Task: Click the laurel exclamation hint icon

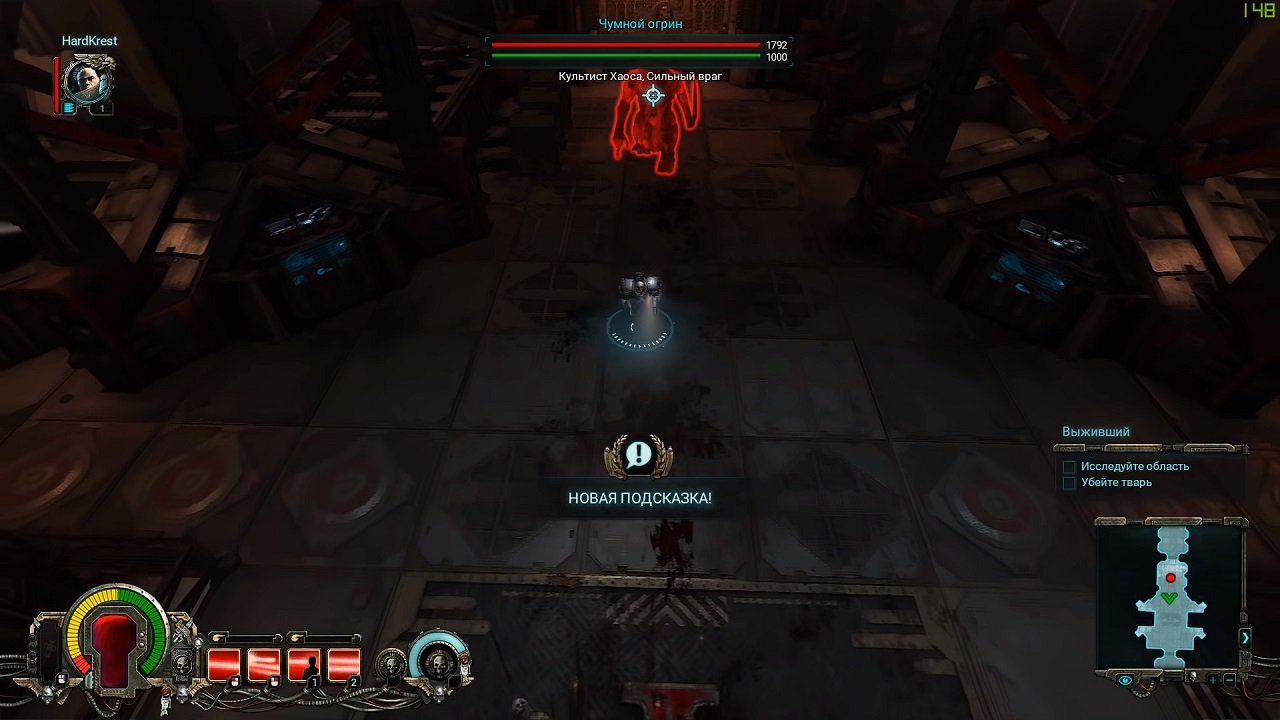Action: pyautogui.click(x=640, y=456)
